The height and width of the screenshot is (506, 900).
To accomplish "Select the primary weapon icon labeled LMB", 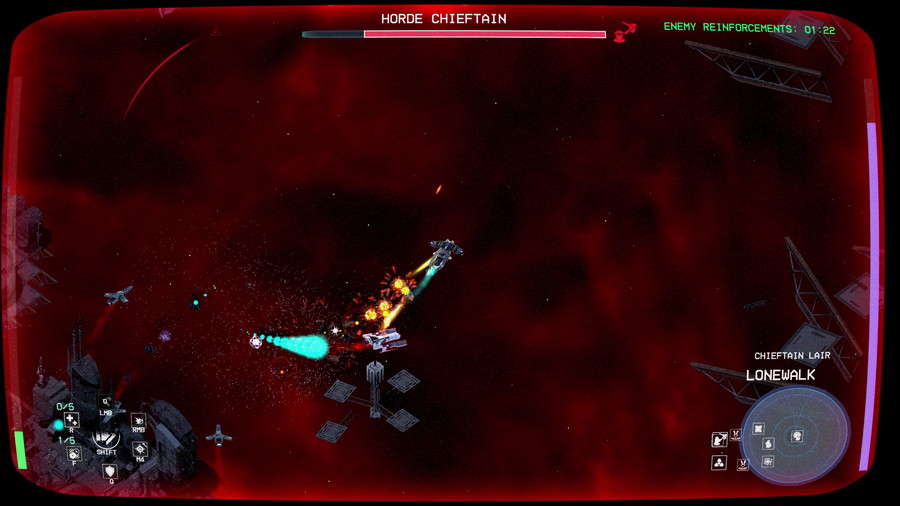I will [105, 403].
